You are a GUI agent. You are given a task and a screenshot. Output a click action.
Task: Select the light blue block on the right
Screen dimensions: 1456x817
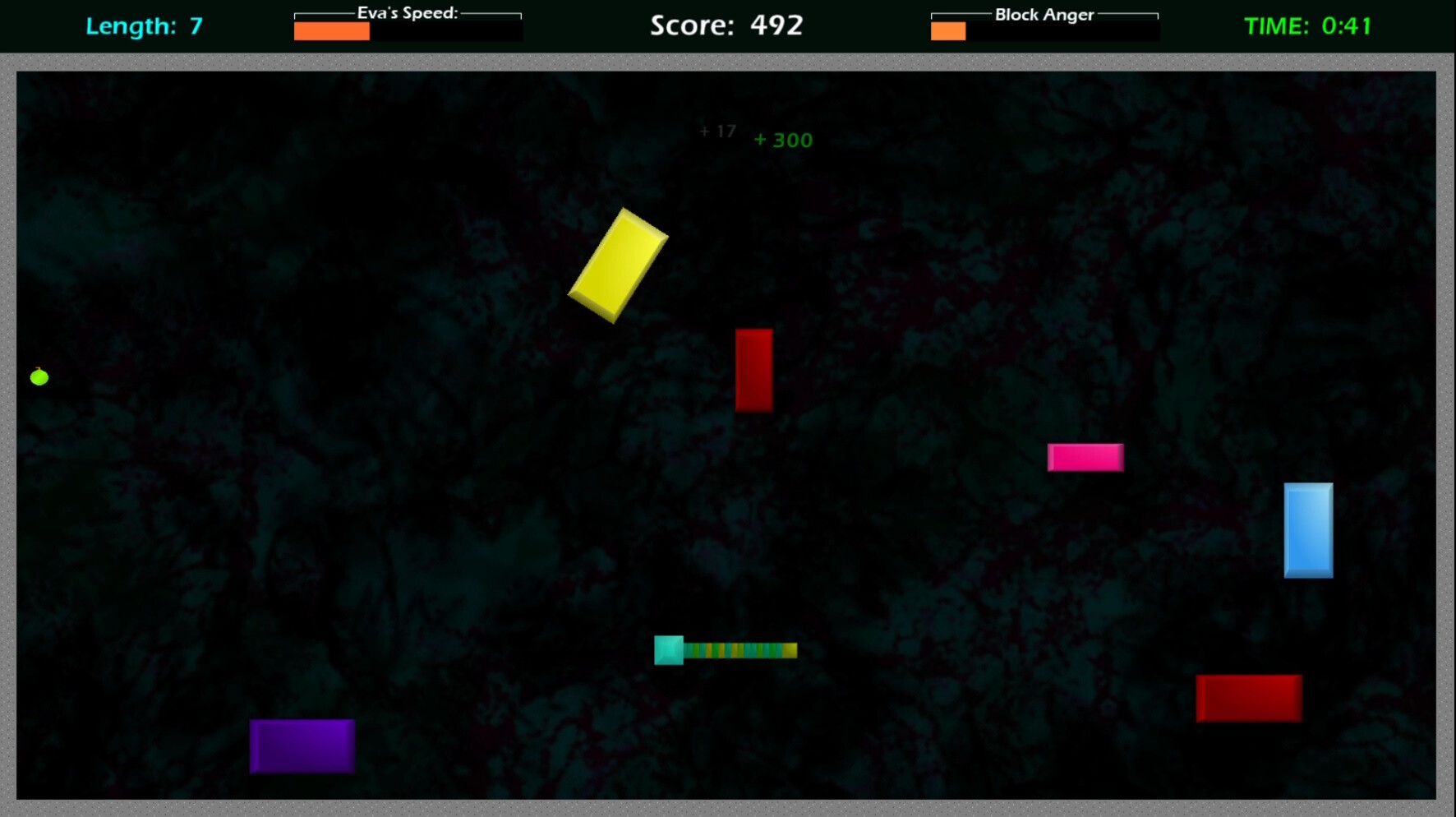coord(1307,532)
